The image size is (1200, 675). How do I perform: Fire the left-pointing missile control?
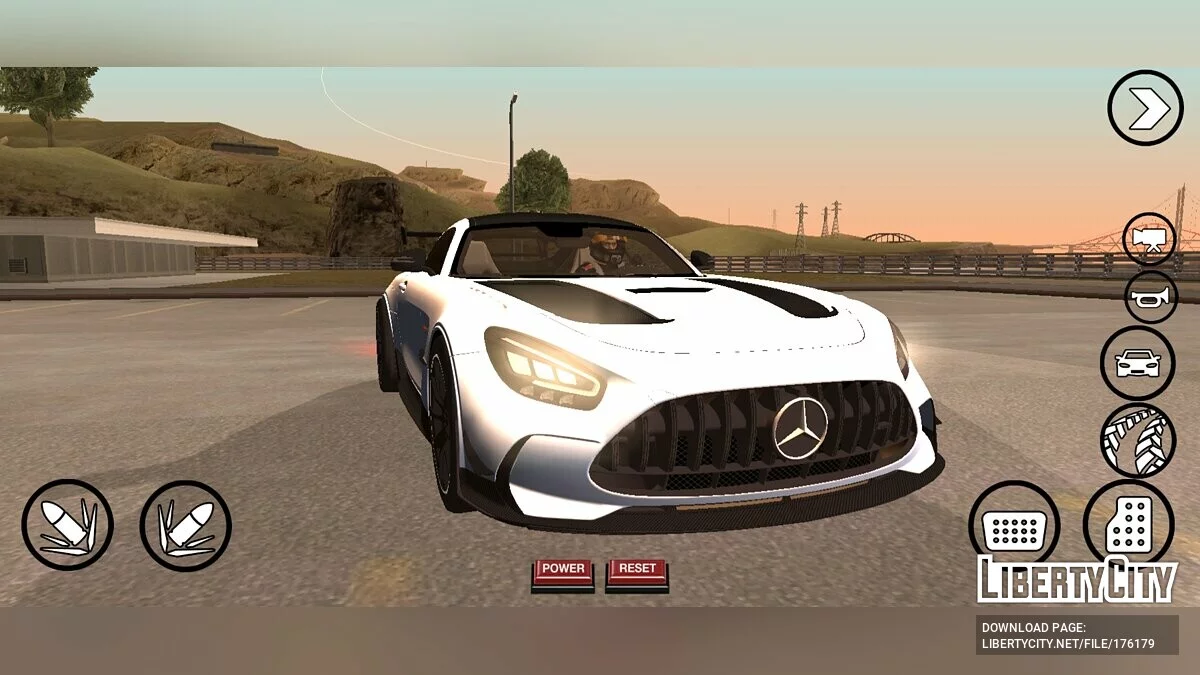click(x=67, y=525)
